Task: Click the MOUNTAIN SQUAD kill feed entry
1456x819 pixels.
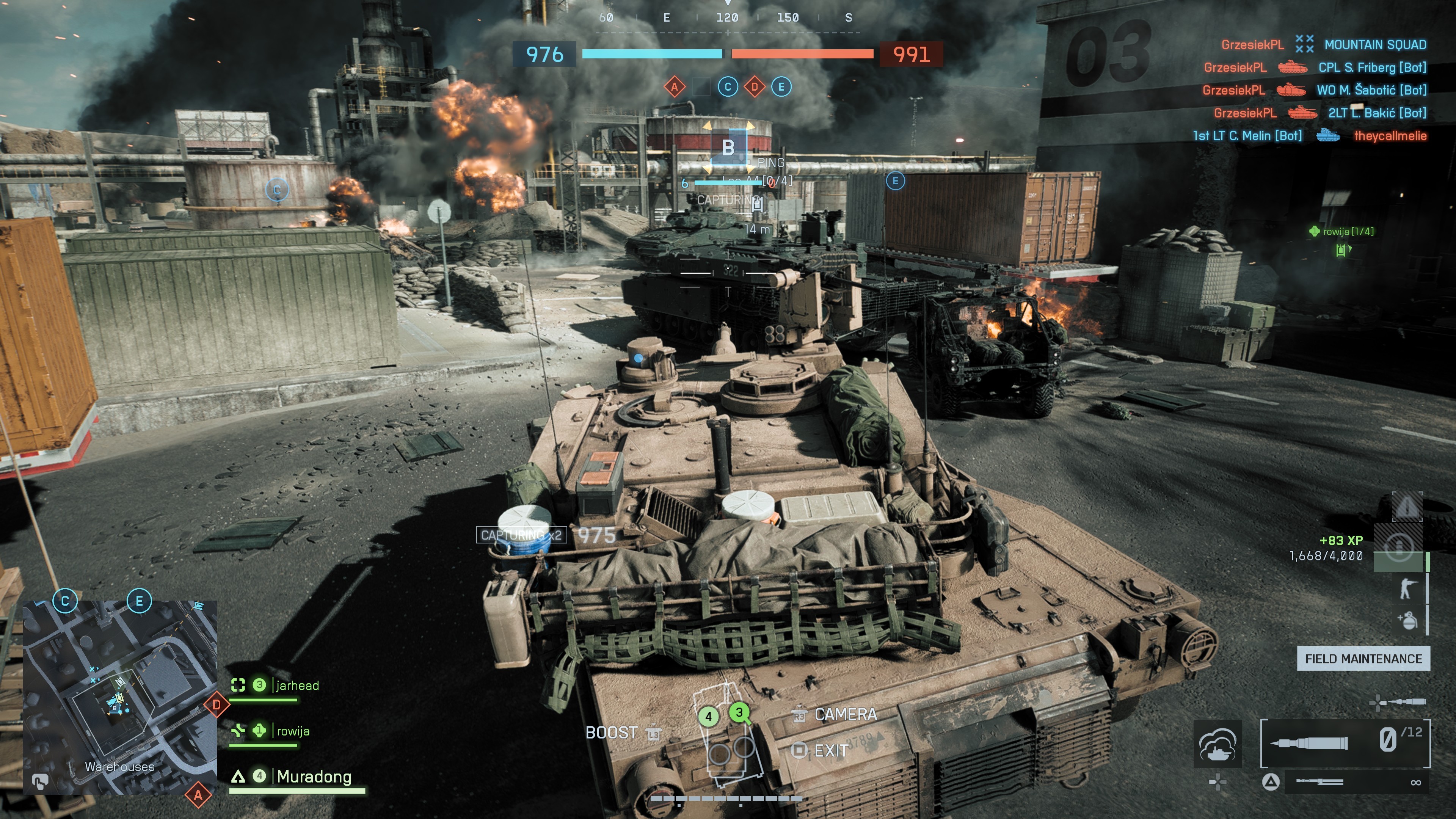Action: tap(1374, 45)
